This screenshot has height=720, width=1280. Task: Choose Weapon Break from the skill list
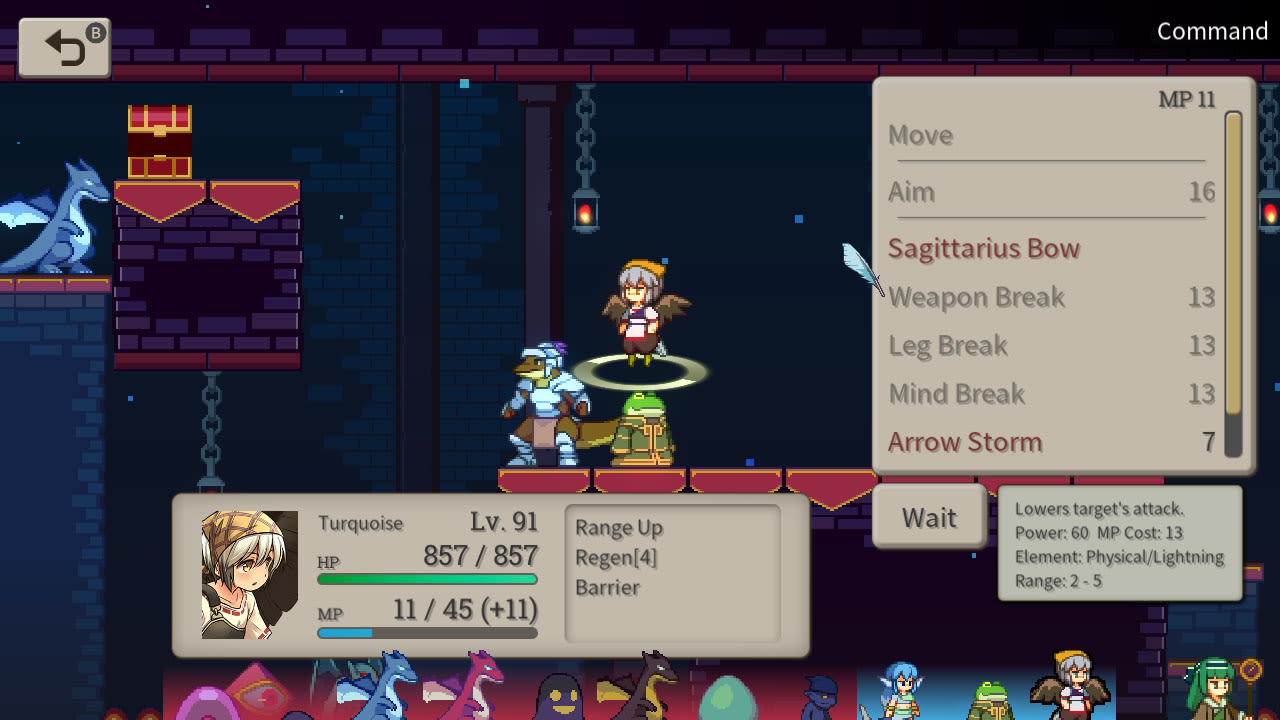click(x=976, y=297)
